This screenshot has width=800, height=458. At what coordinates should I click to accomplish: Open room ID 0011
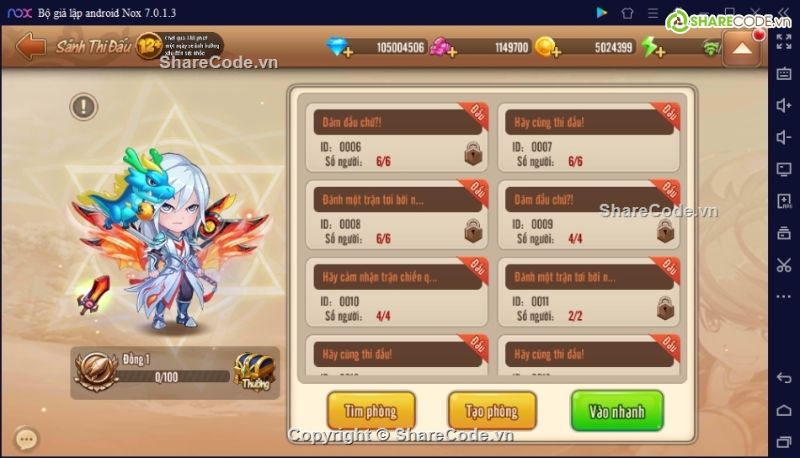592,291
